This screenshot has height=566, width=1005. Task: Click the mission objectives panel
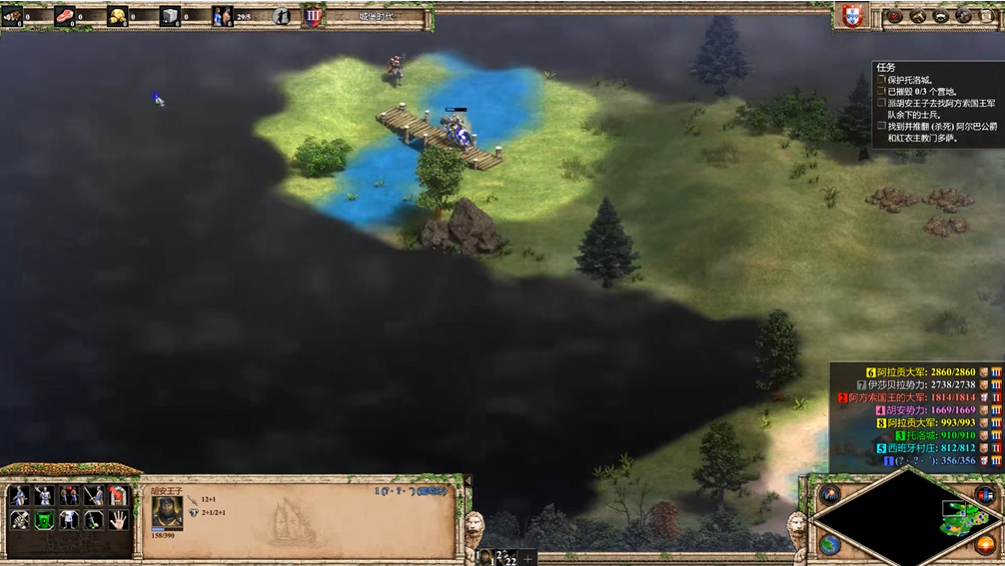click(x=935, y=104)
